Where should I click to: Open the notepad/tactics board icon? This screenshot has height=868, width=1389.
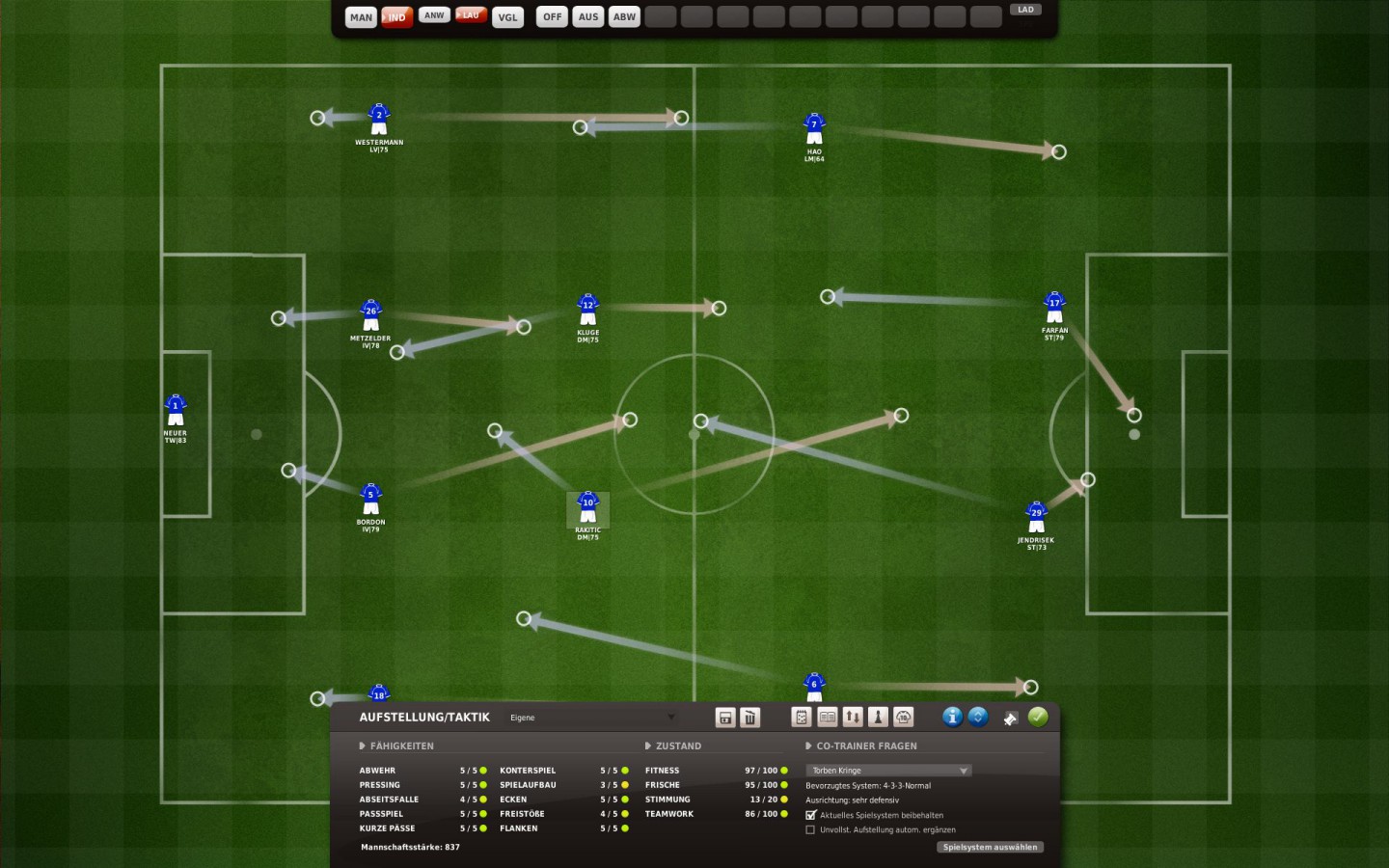coord(802,718)
